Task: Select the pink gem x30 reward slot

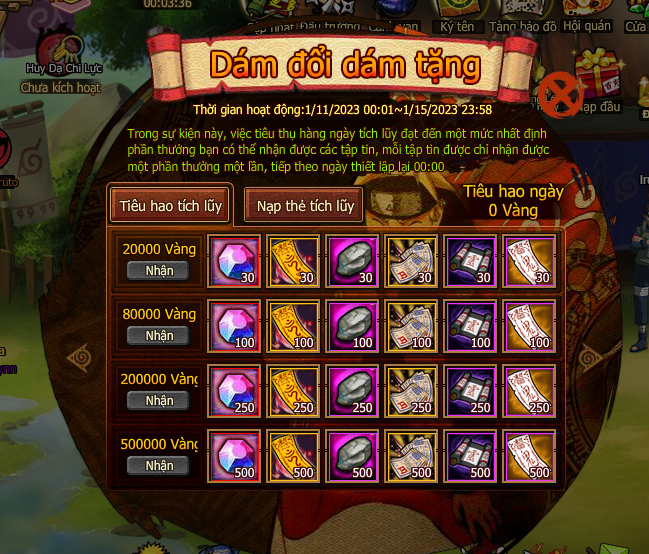Action: click(x=234, y=261)
